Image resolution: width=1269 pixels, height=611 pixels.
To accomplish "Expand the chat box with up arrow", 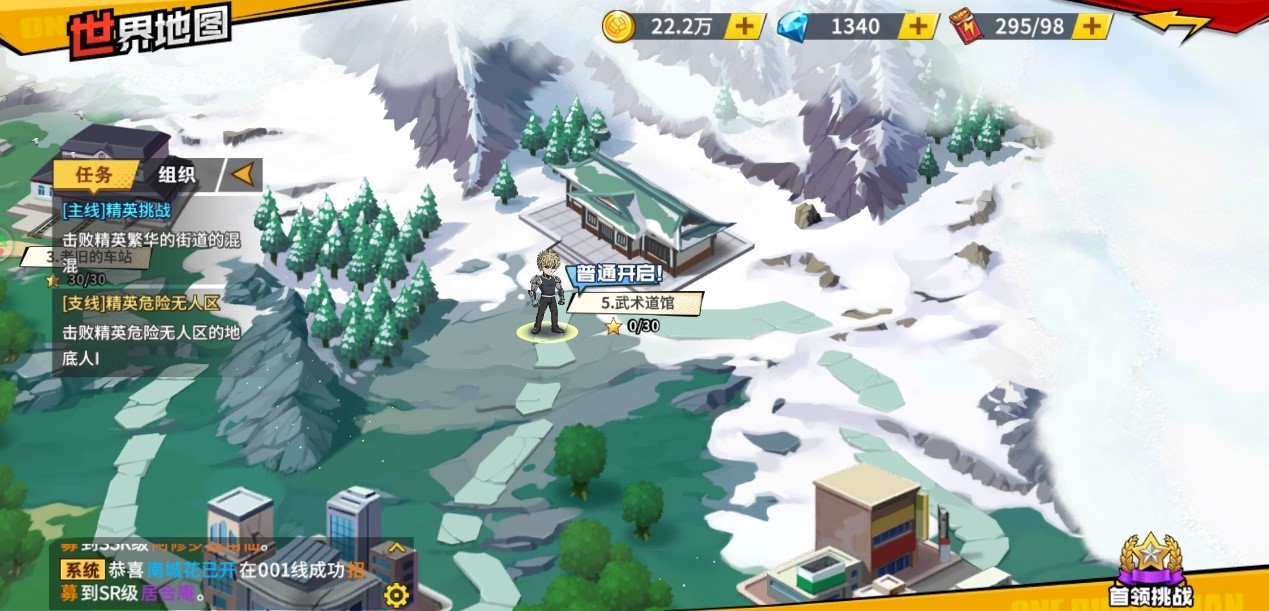I will pyautogui.click(x=397, y=548).
